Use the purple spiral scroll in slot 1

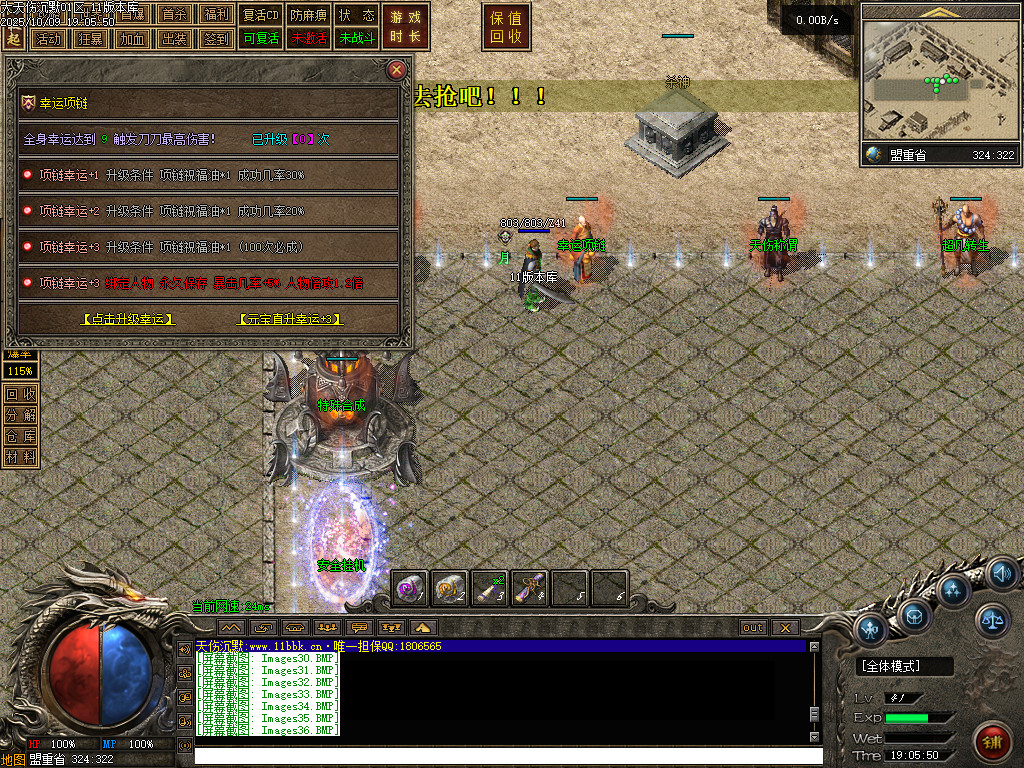[x=410, y=588]
